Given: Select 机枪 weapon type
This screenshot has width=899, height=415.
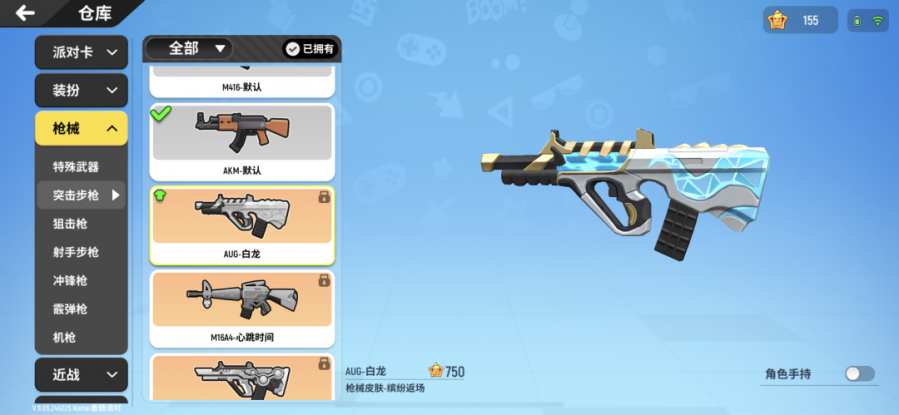Looking at the screenshot, I should point(64,338).
